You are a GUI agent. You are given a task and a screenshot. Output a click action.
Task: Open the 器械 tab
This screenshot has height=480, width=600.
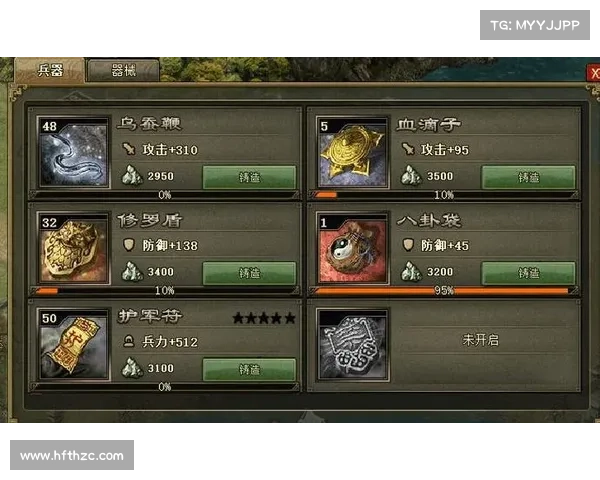(x=124, y=71)
